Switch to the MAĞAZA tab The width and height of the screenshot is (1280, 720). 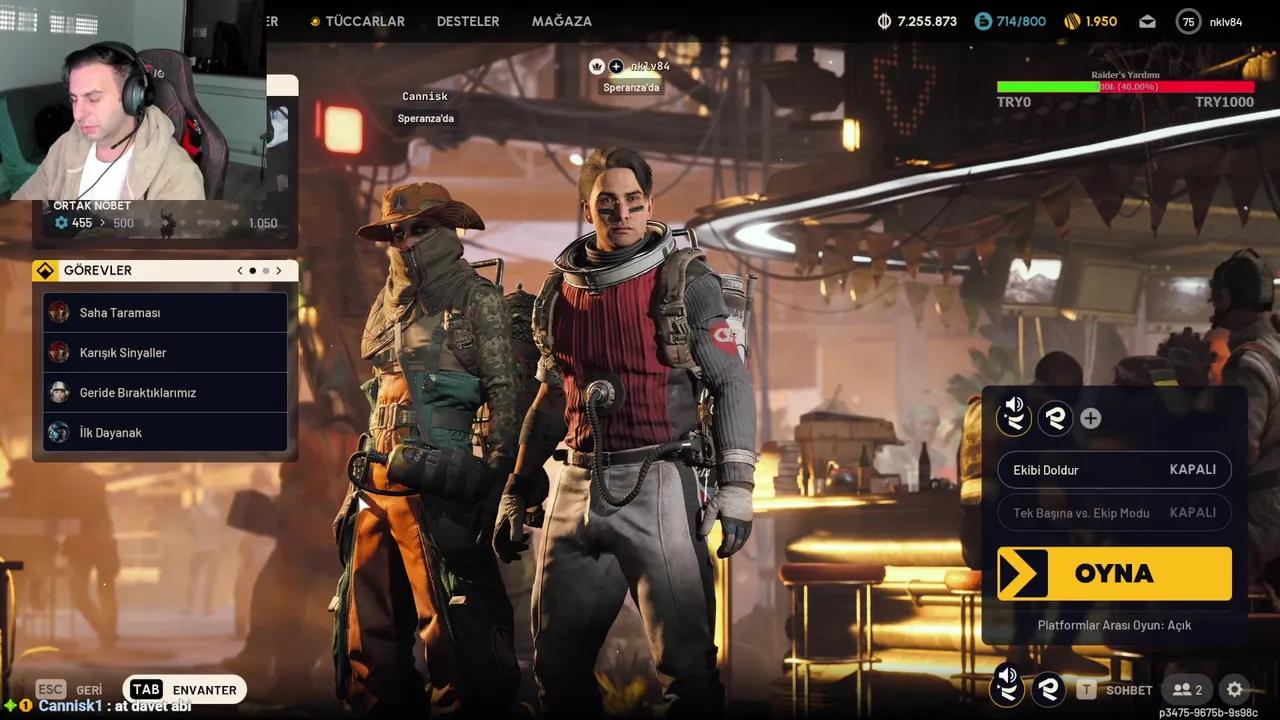[562, 20]
